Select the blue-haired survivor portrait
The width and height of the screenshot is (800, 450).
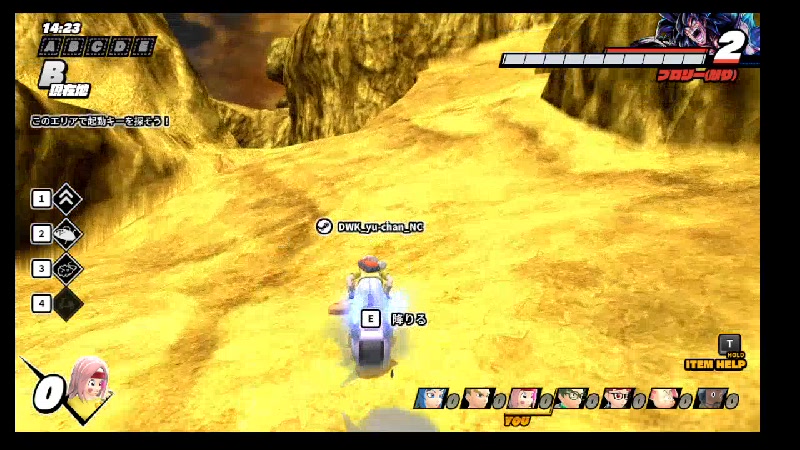tap(430, 400)
